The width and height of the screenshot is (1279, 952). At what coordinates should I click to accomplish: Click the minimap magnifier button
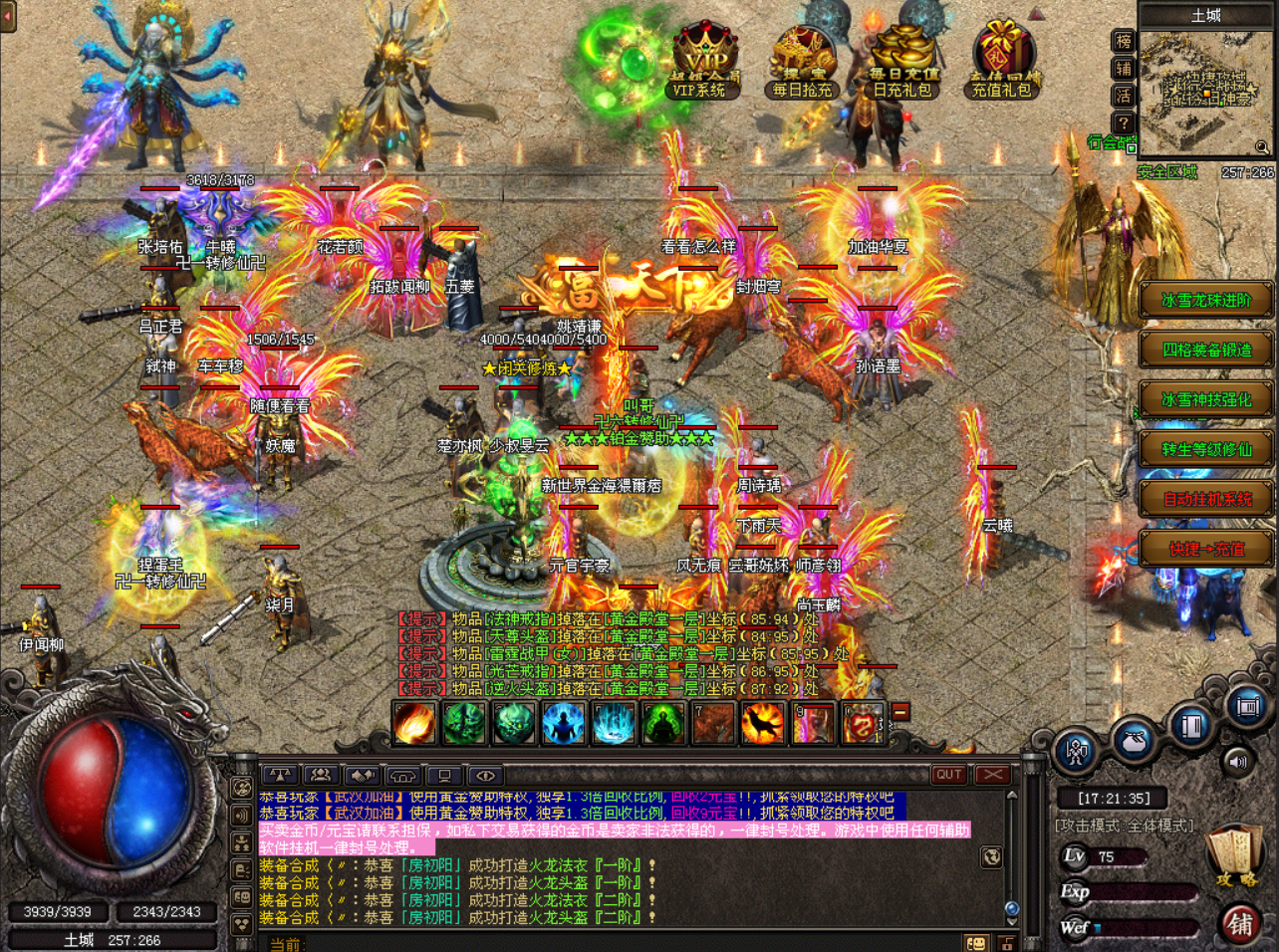point(1262,147)
